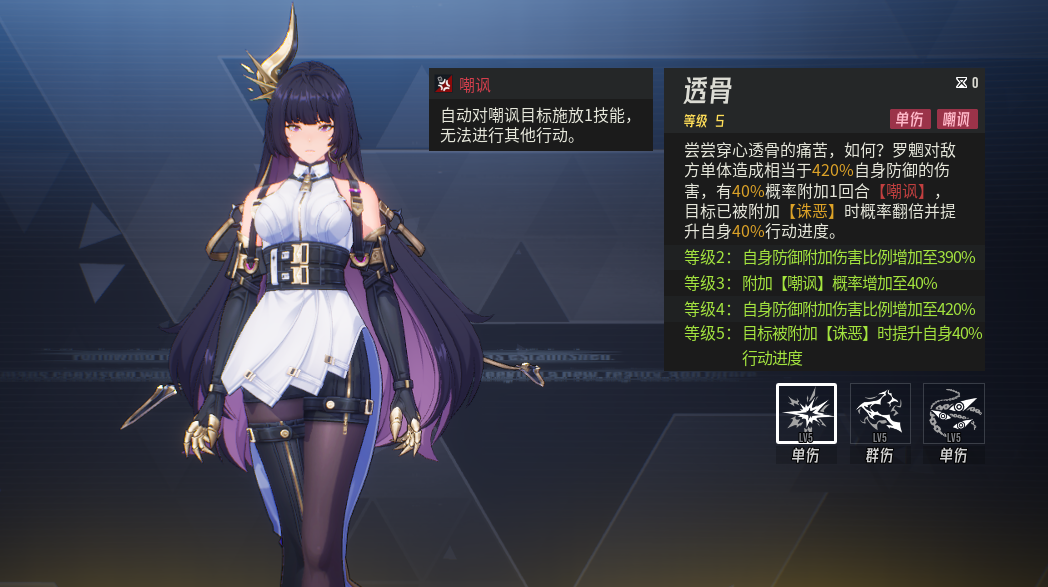Click the red 嘲讽 tag beside the skill title
Image resolution: width=1048 pixels, height=587 pixels.
957,120
